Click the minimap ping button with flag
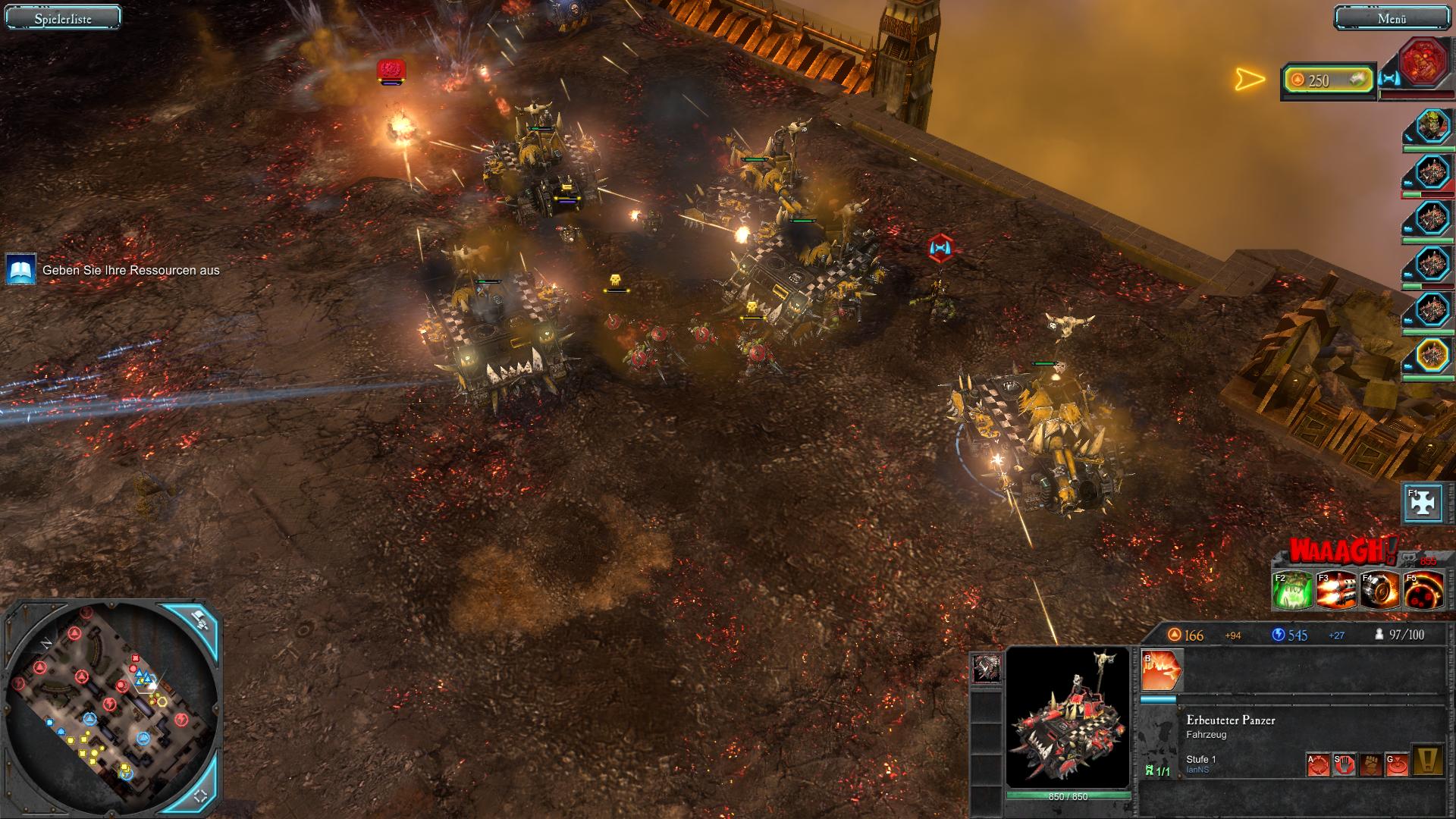The width and height of the screenshot is (1456, 819). tap(199, 620)
